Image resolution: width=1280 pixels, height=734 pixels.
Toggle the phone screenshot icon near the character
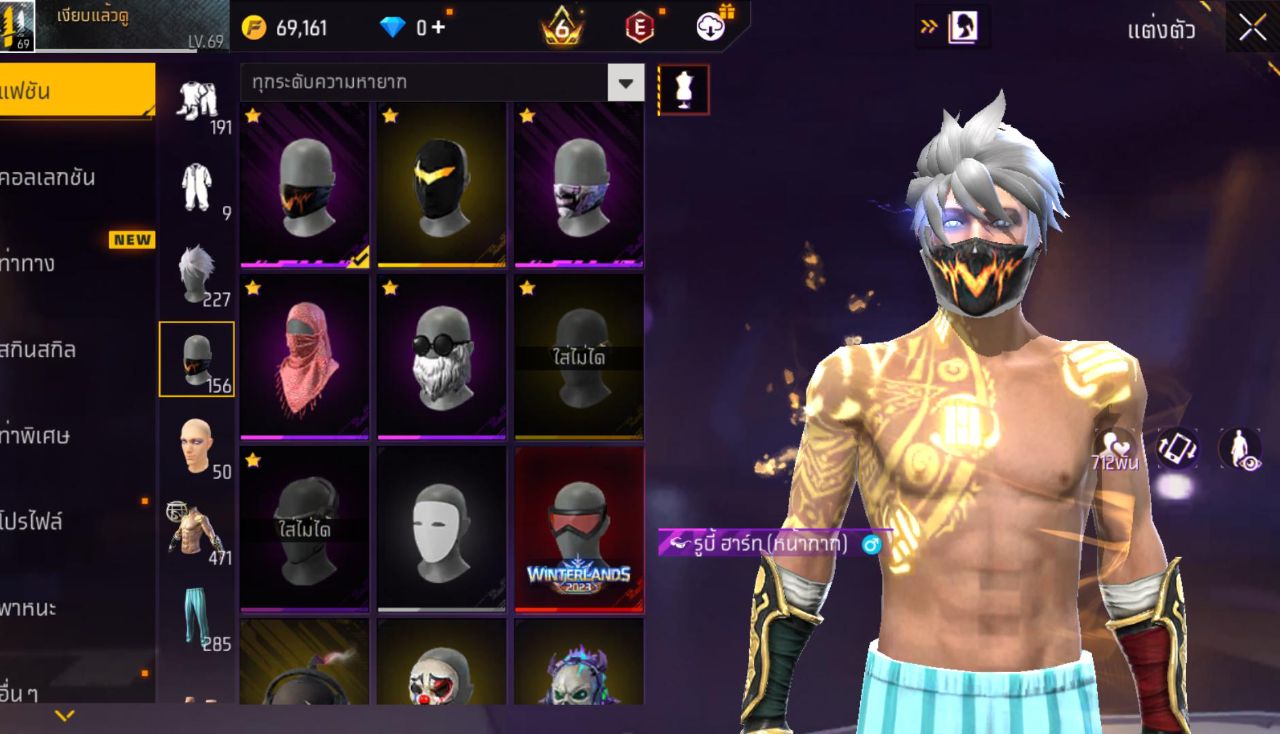point(1176,450)
